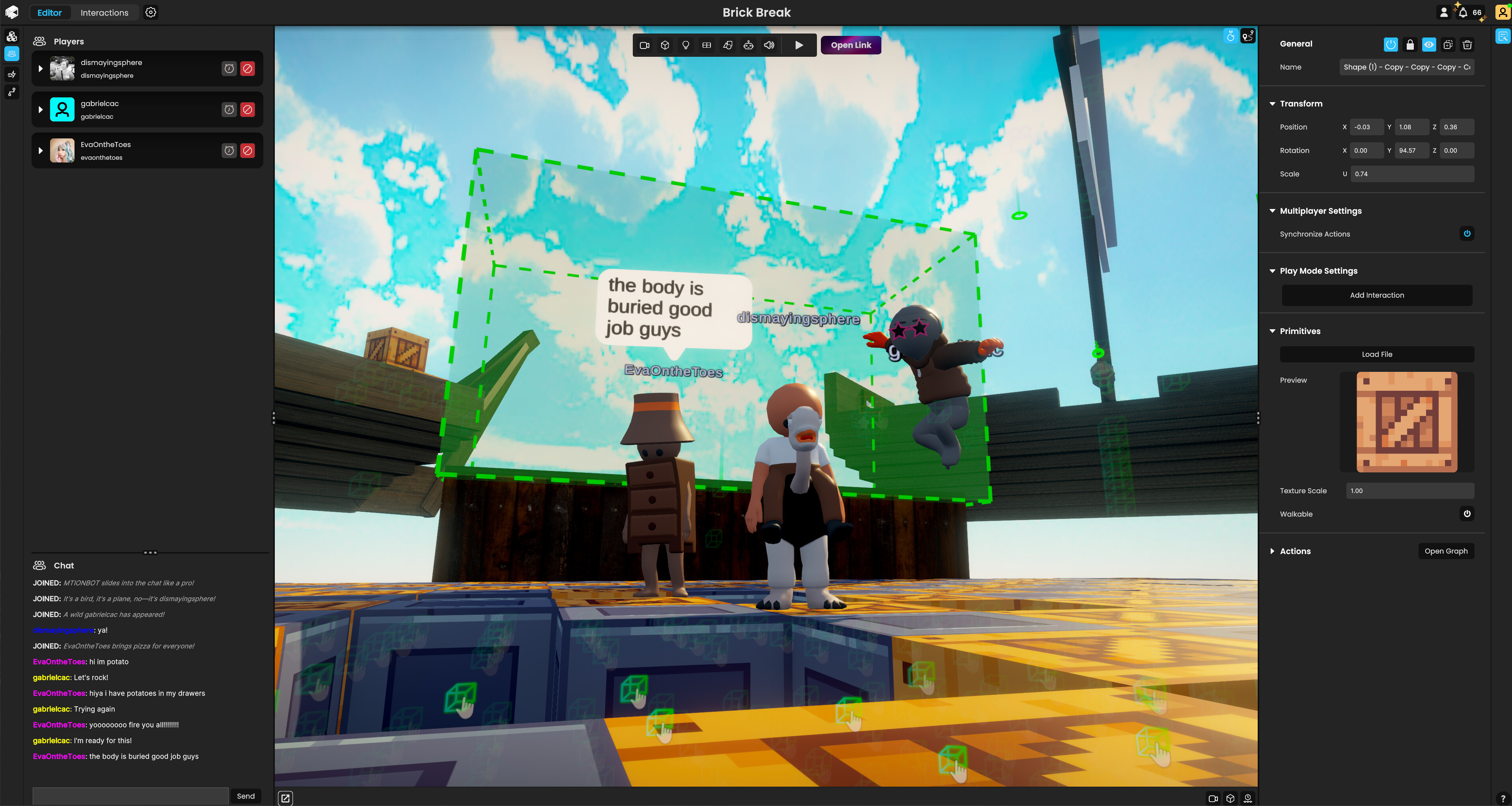Collapse the Transform section
This screenshot has height=806, width=1512.
point(1272,103)
